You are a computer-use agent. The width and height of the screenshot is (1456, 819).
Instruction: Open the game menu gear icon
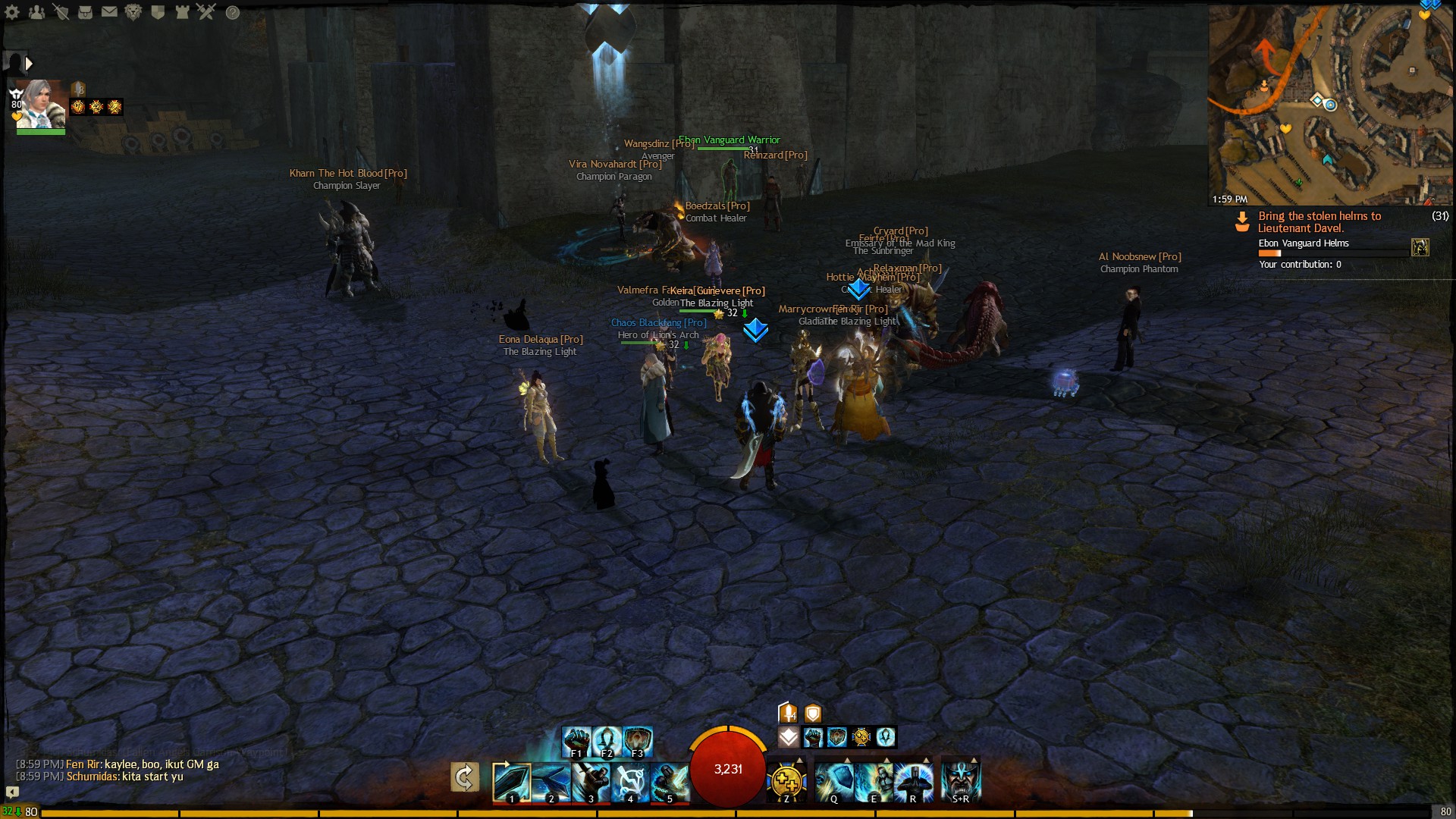[x=12, y=12]
